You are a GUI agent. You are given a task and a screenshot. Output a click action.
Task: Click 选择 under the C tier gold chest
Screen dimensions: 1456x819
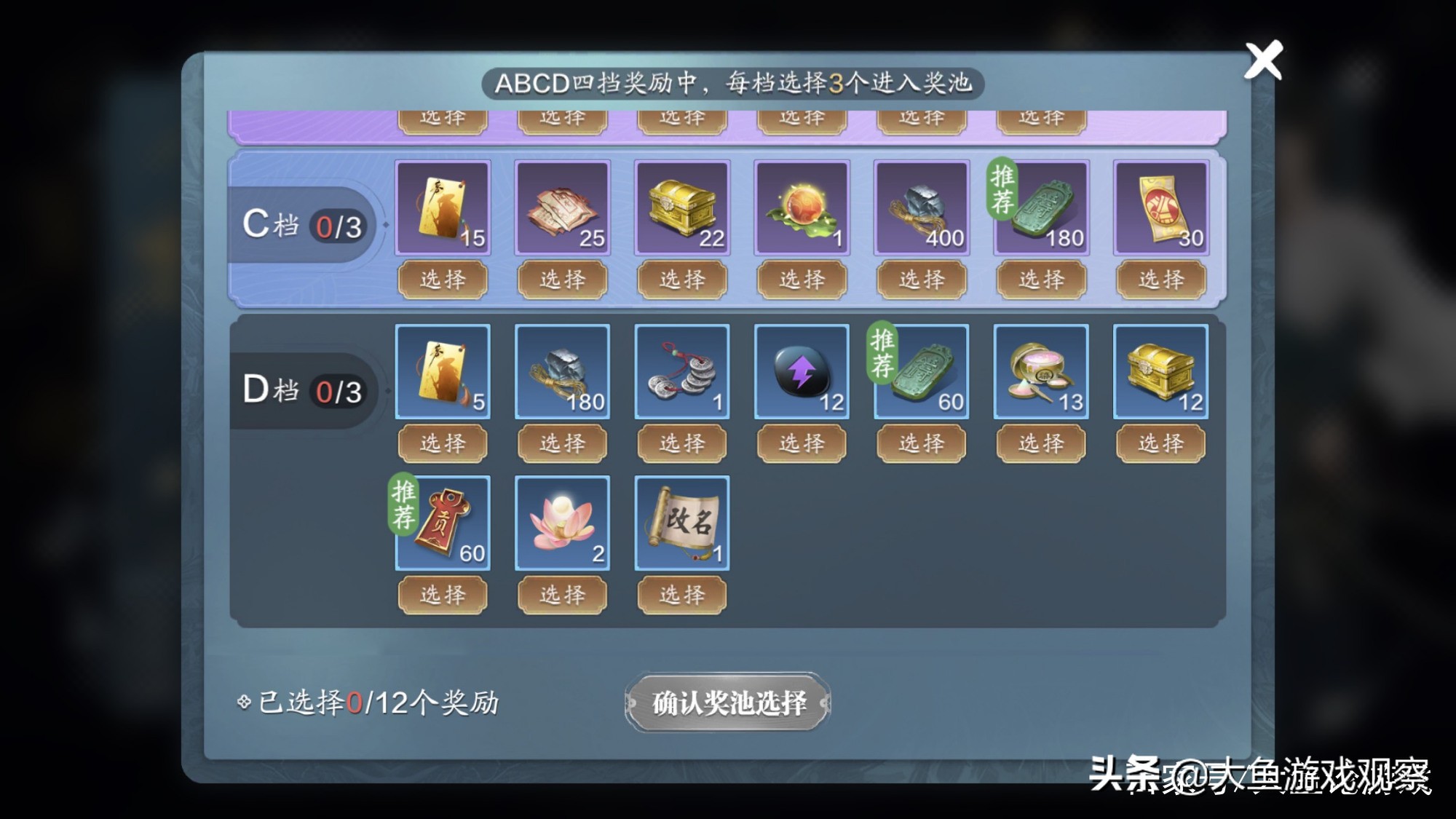[x=681, y=279]
